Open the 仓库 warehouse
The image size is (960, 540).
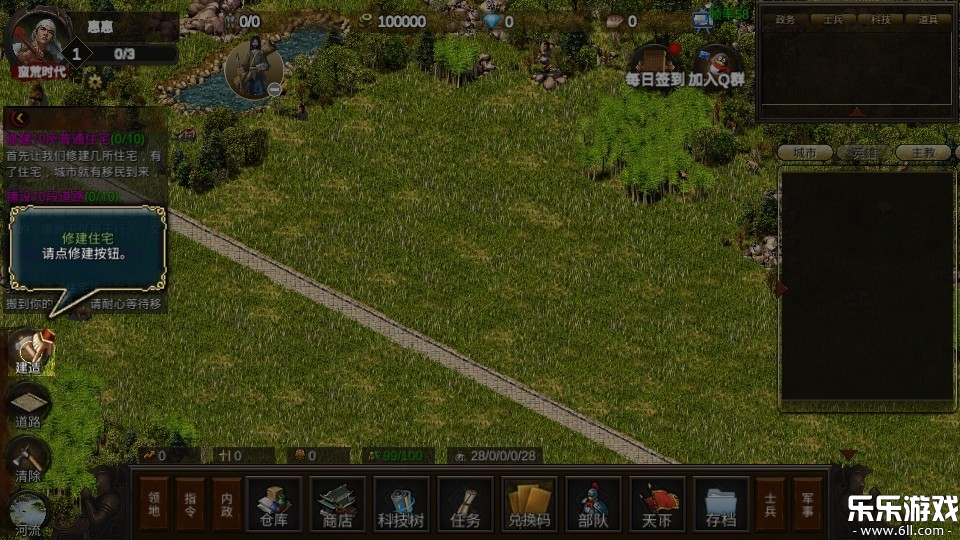[273, 503]
